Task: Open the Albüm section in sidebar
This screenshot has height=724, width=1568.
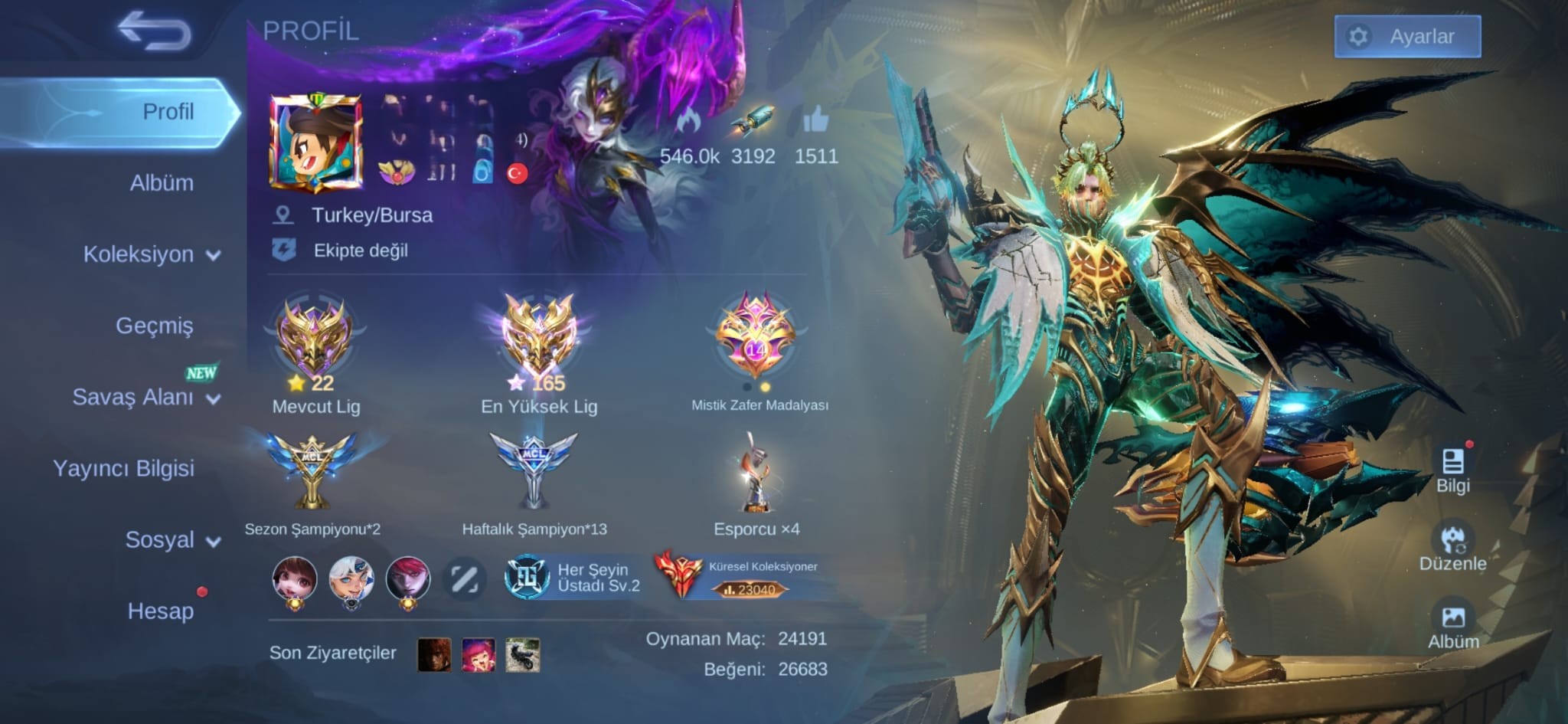Action: tap(161, 183)
